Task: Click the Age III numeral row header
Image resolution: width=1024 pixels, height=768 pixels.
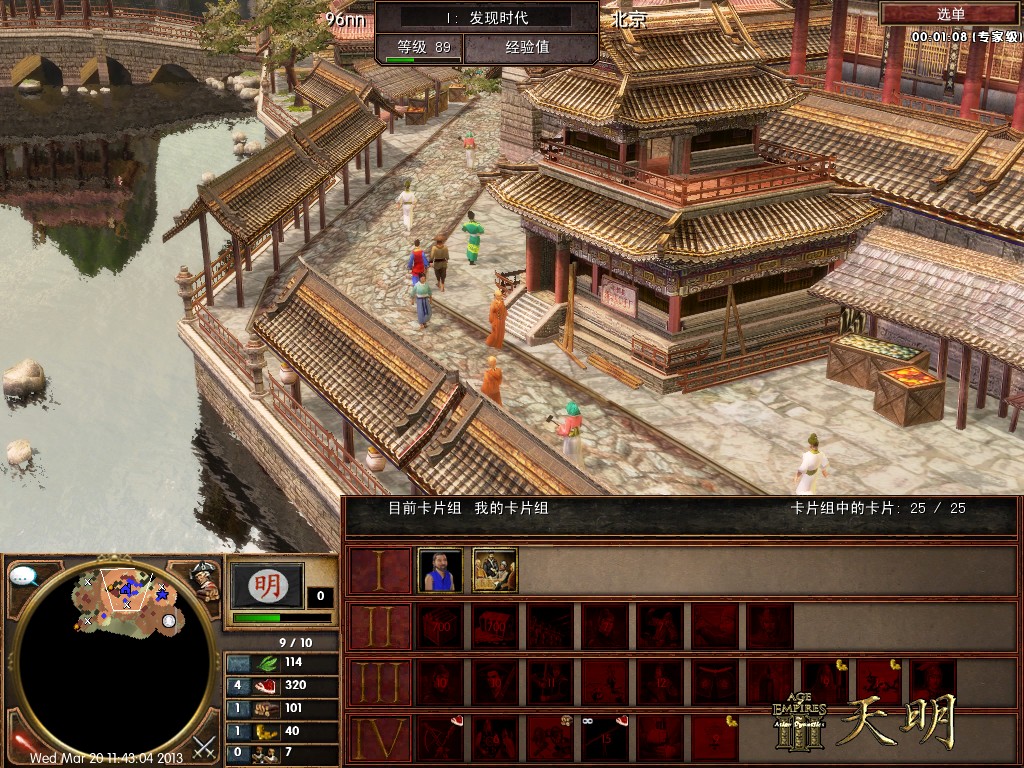Action: (x=379, y=682)
